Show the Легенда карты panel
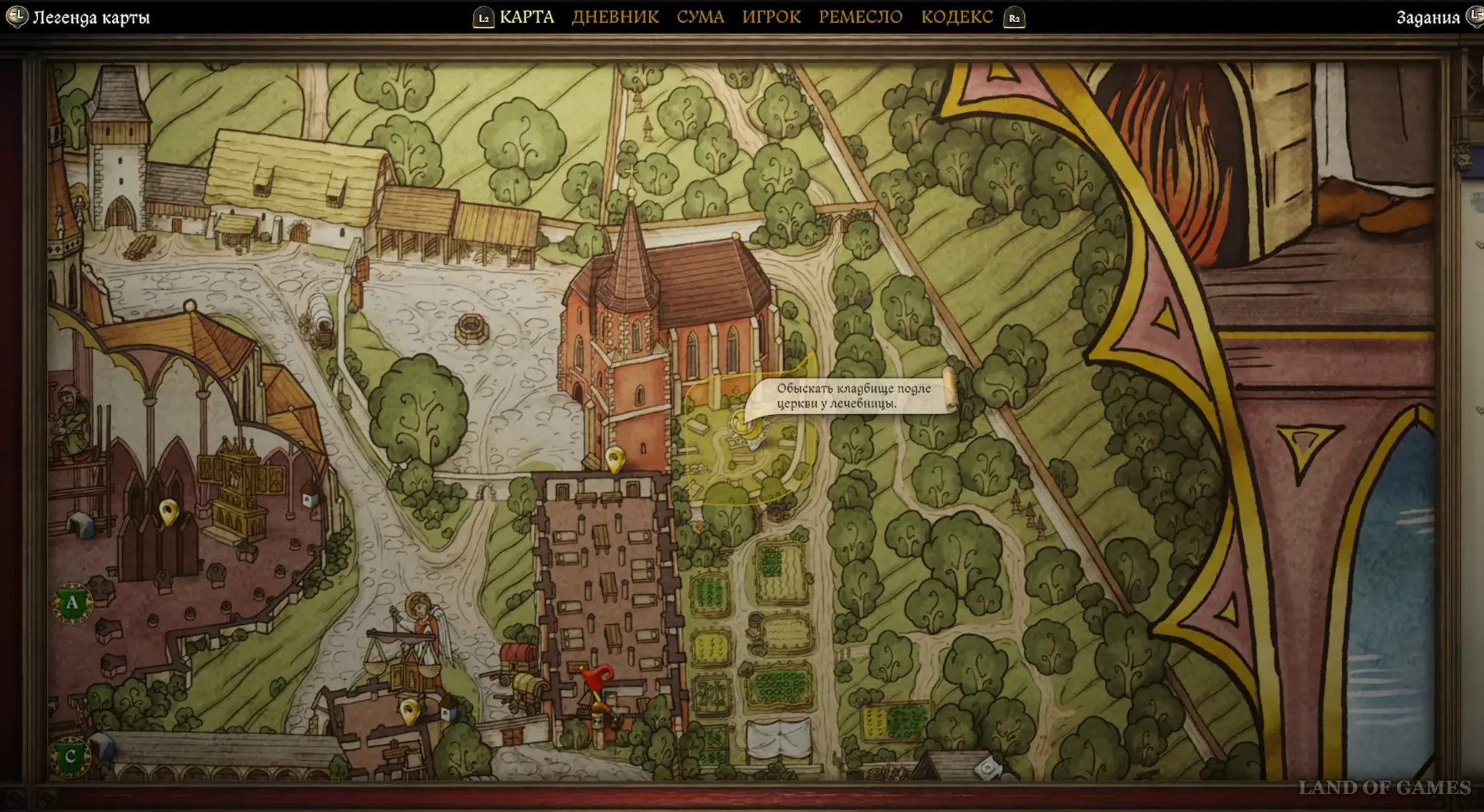 91,18
